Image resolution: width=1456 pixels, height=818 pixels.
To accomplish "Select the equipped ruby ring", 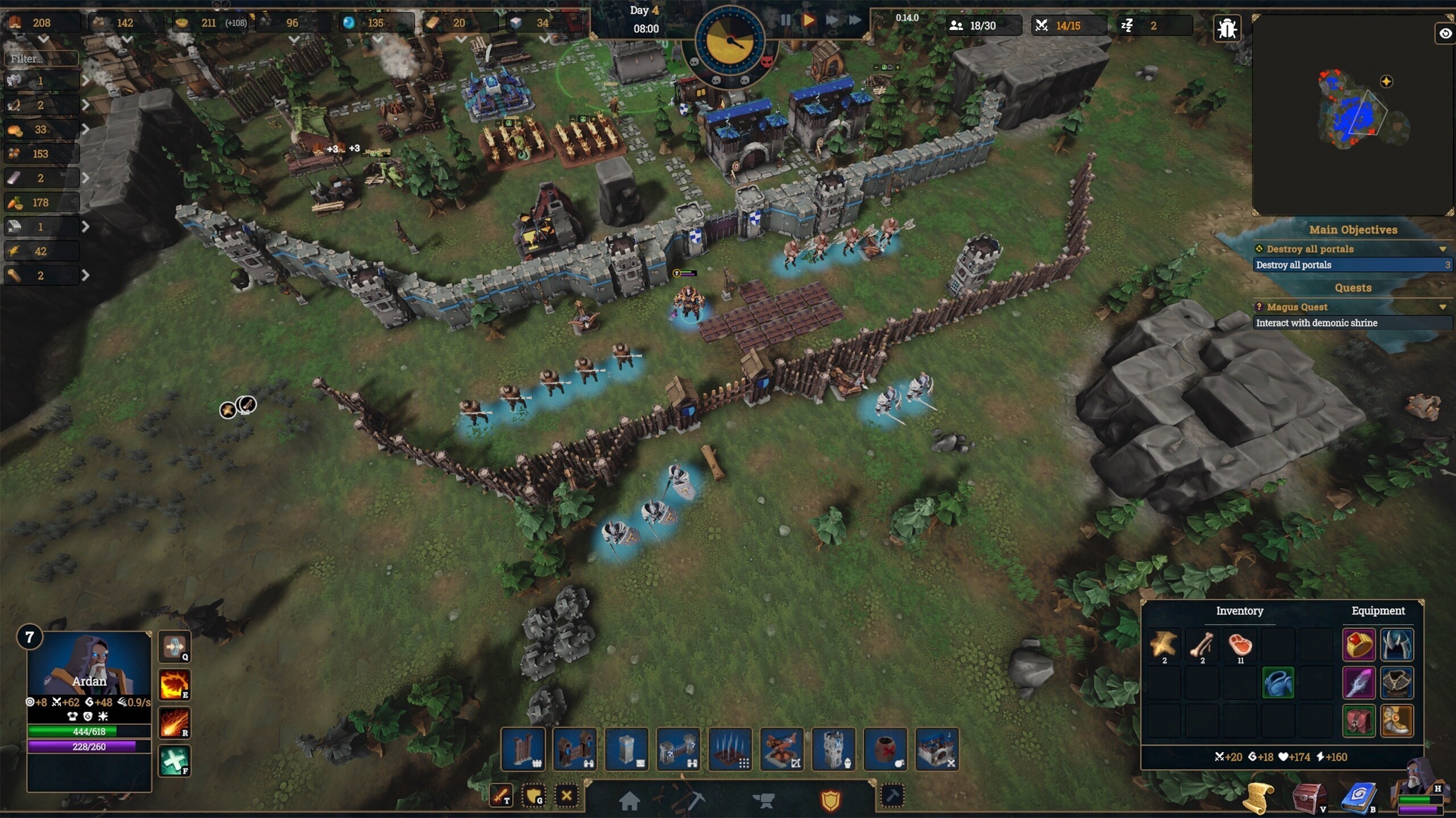I will coord(1359,645).
